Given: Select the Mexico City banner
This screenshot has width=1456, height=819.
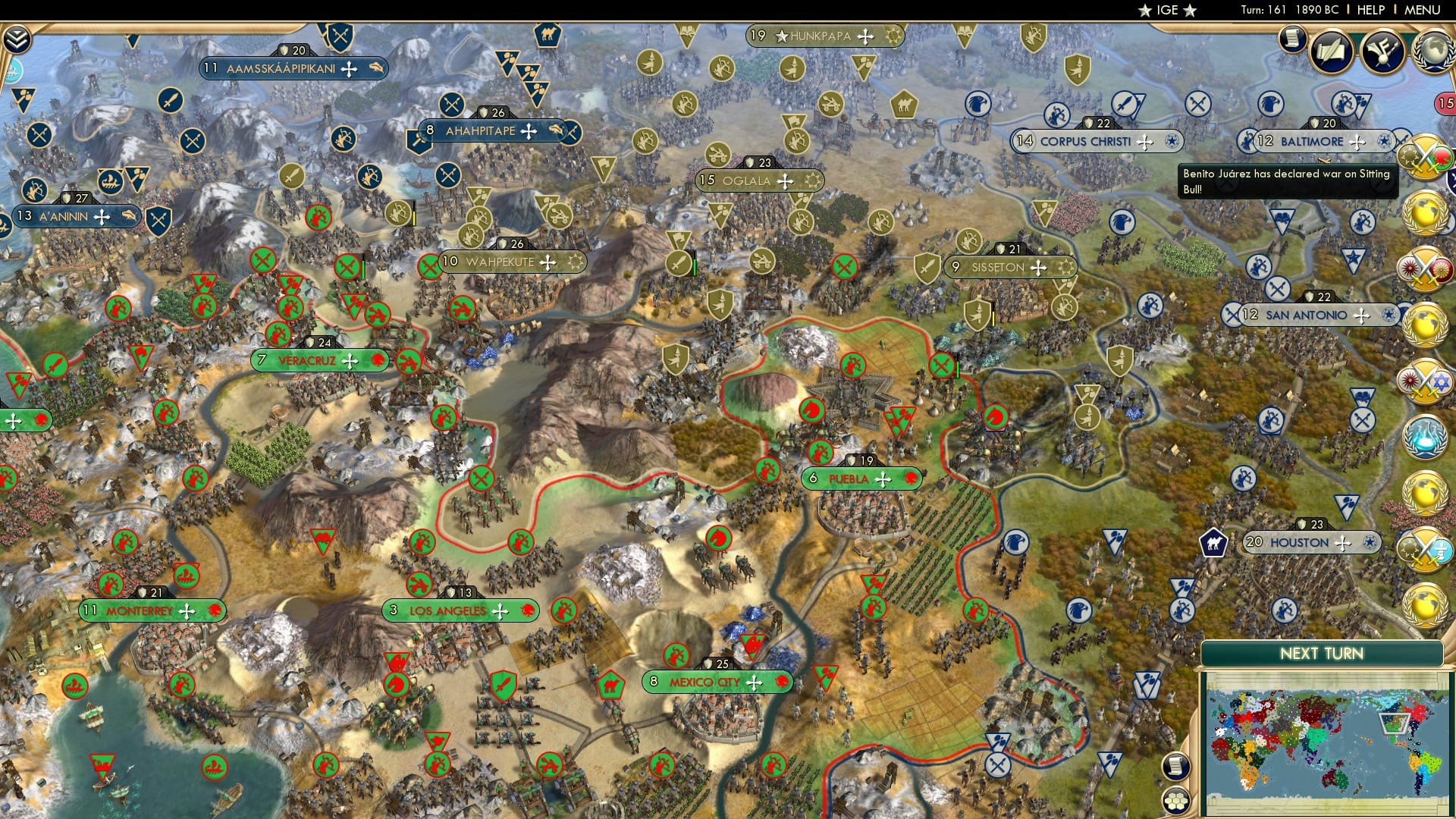Looking at the screenshot, I should point(717,682).
